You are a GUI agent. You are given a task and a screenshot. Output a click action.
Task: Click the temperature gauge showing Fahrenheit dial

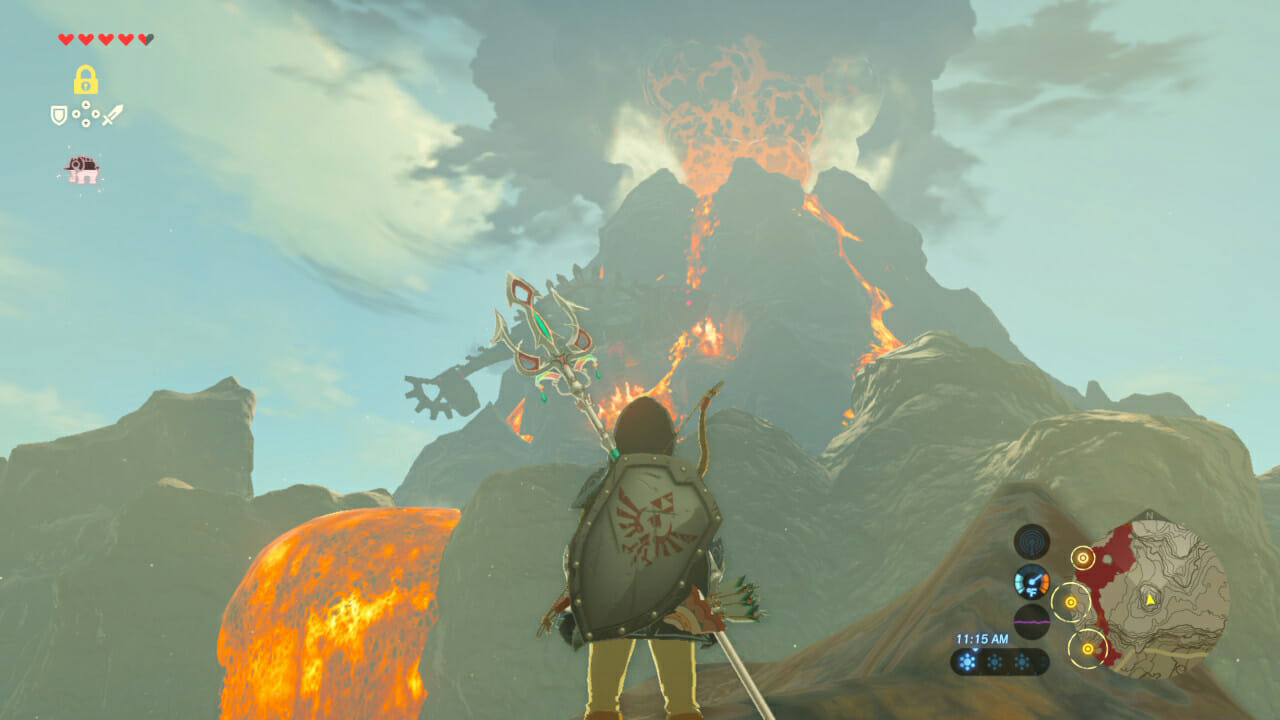point(1033,583)
